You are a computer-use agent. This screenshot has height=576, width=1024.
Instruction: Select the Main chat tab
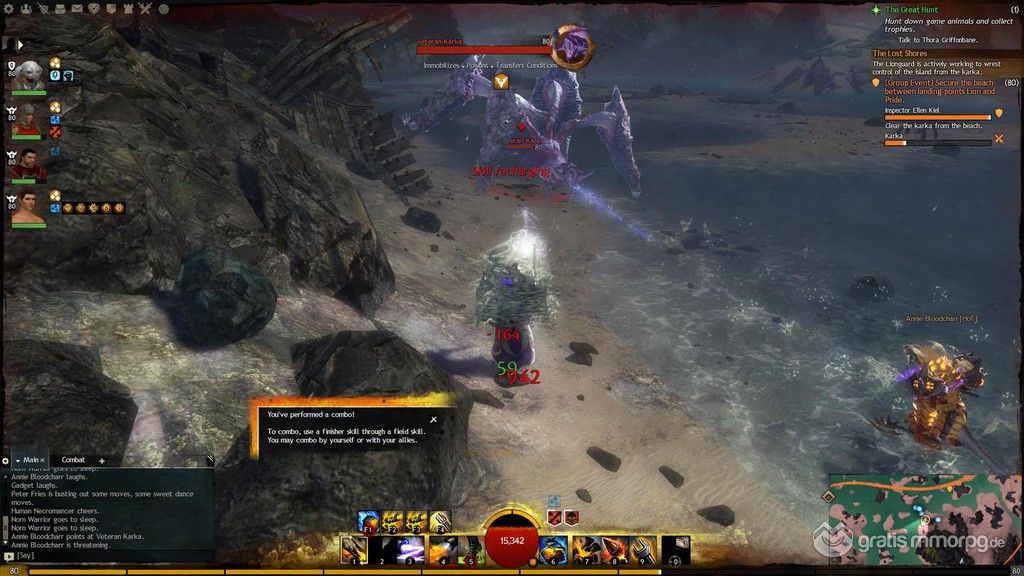tap(31, 460)
